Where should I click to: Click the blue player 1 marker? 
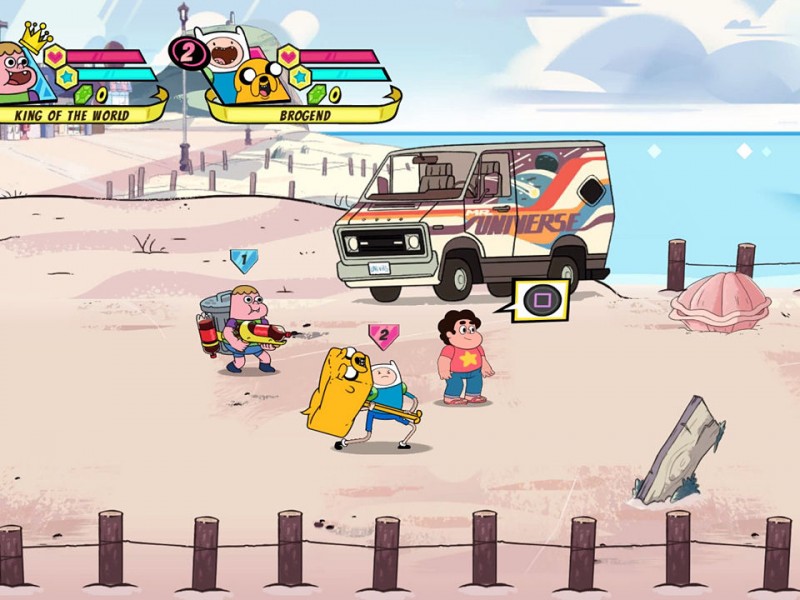[243, 261]
